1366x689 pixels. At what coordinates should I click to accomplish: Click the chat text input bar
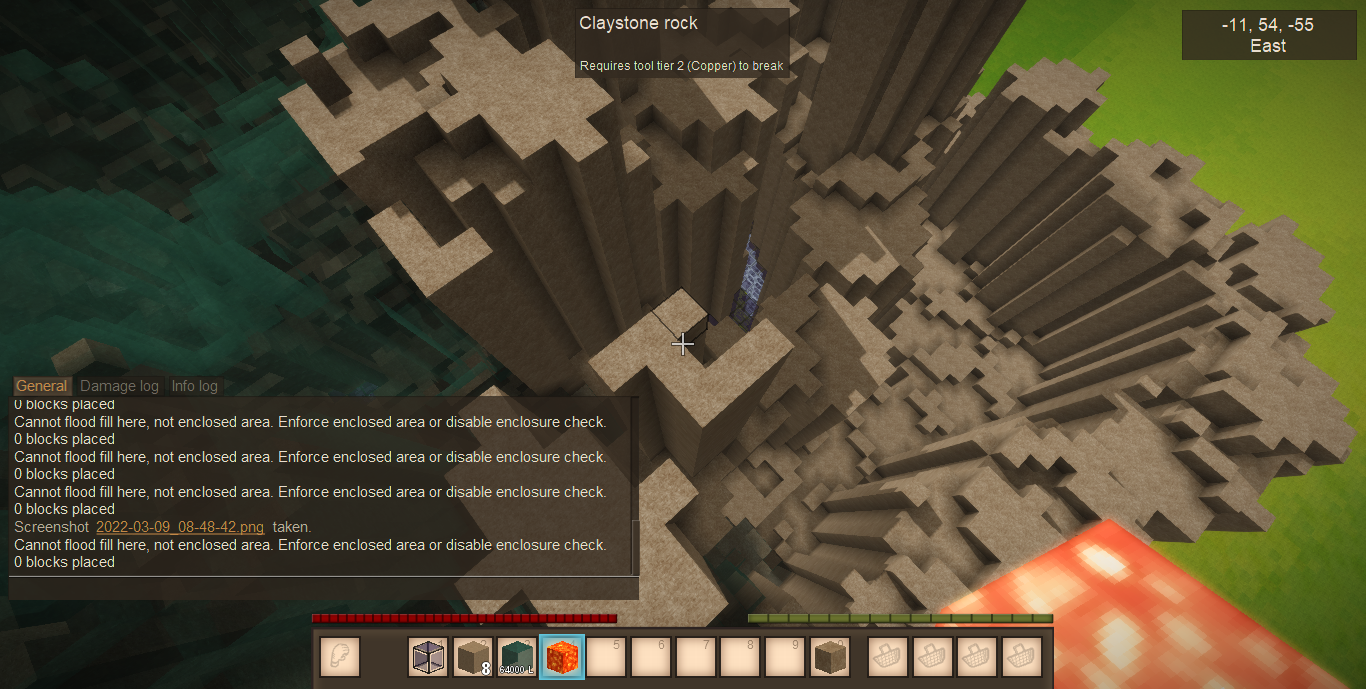click(x=323, y=588)
